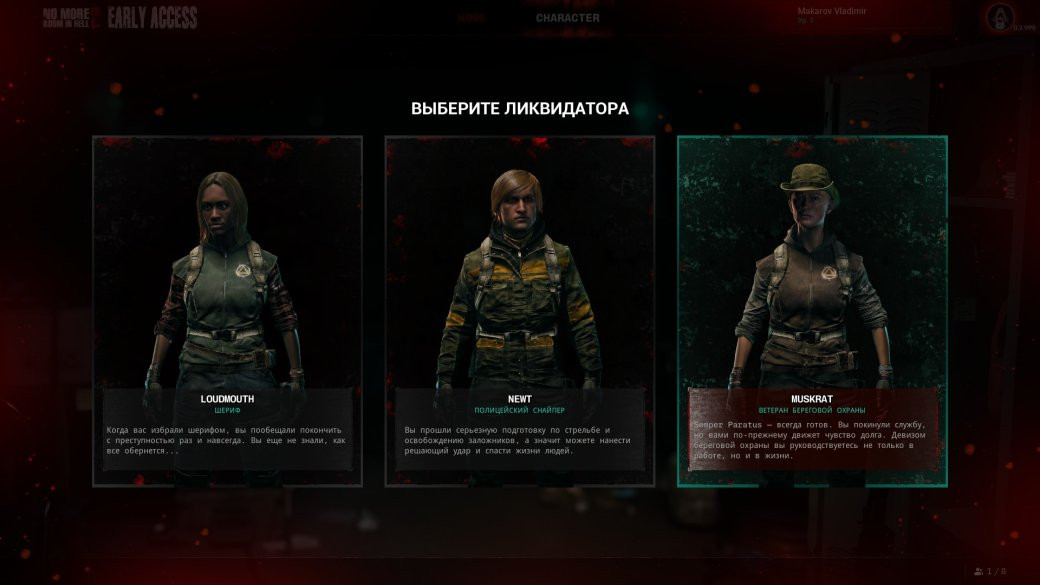Click the emblem icon in top-right corner
Viewport: 1040px width, 585px height.
click(997, 17)
